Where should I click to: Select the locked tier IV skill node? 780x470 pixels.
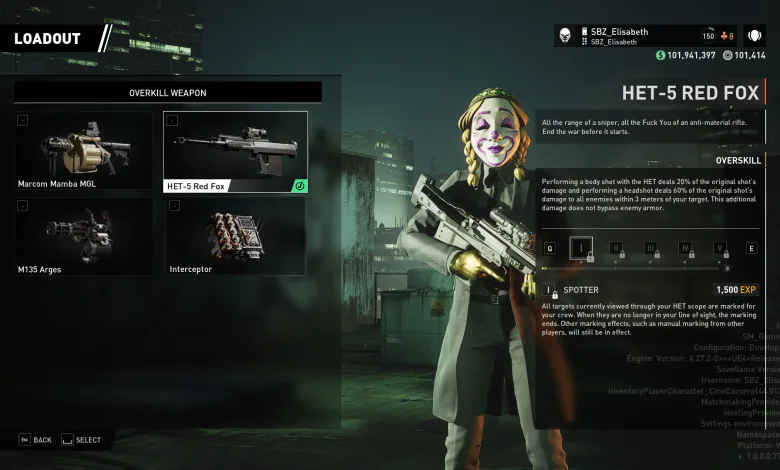click(x=685, y=248)
